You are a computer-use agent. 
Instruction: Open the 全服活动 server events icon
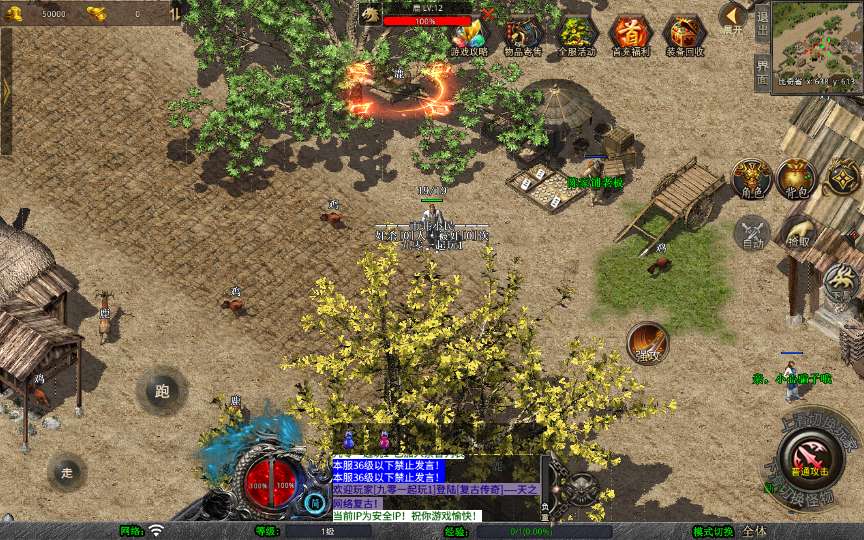tap(577, 34)
